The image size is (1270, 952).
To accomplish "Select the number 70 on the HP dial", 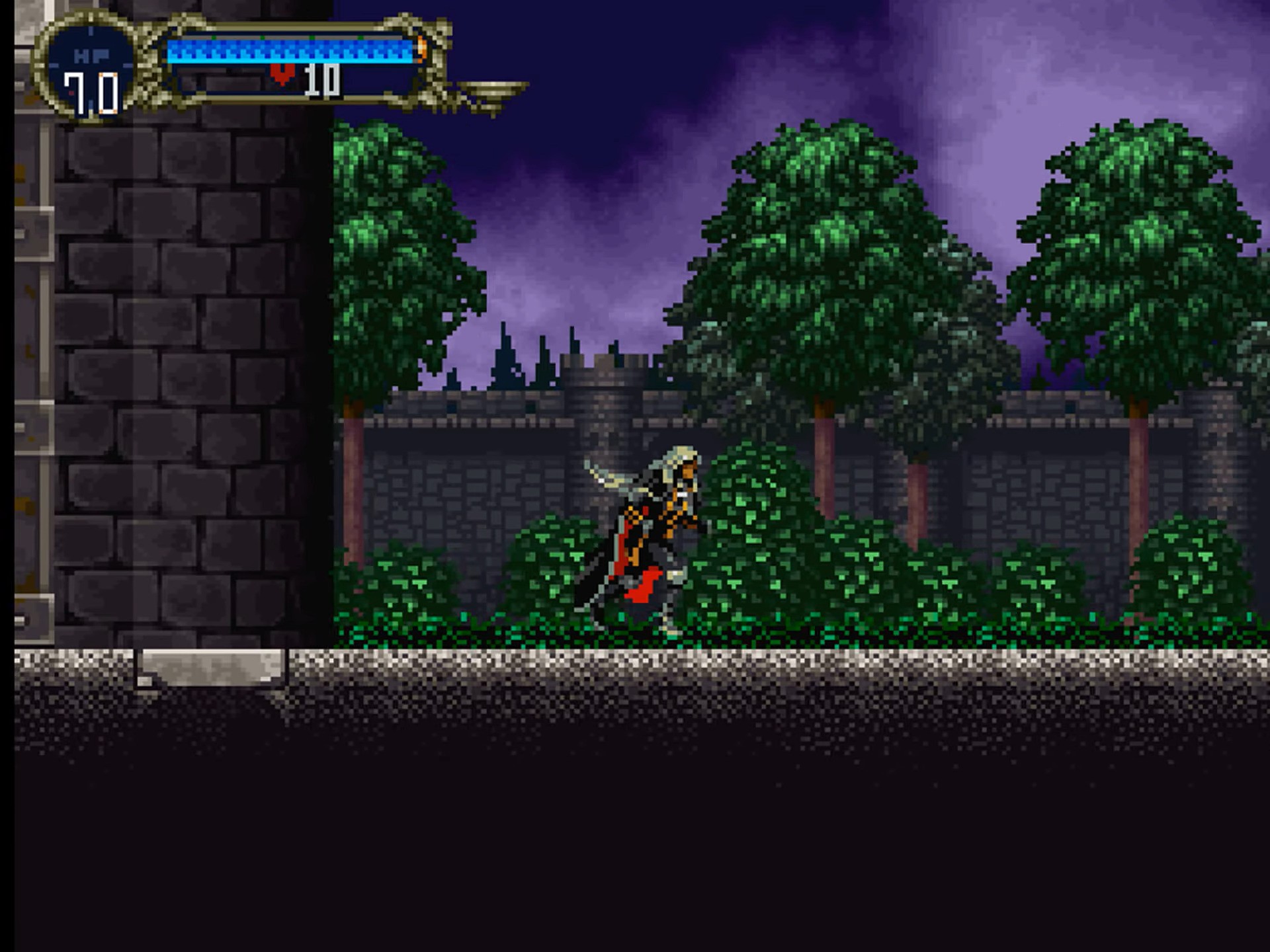I will (92, 94).
